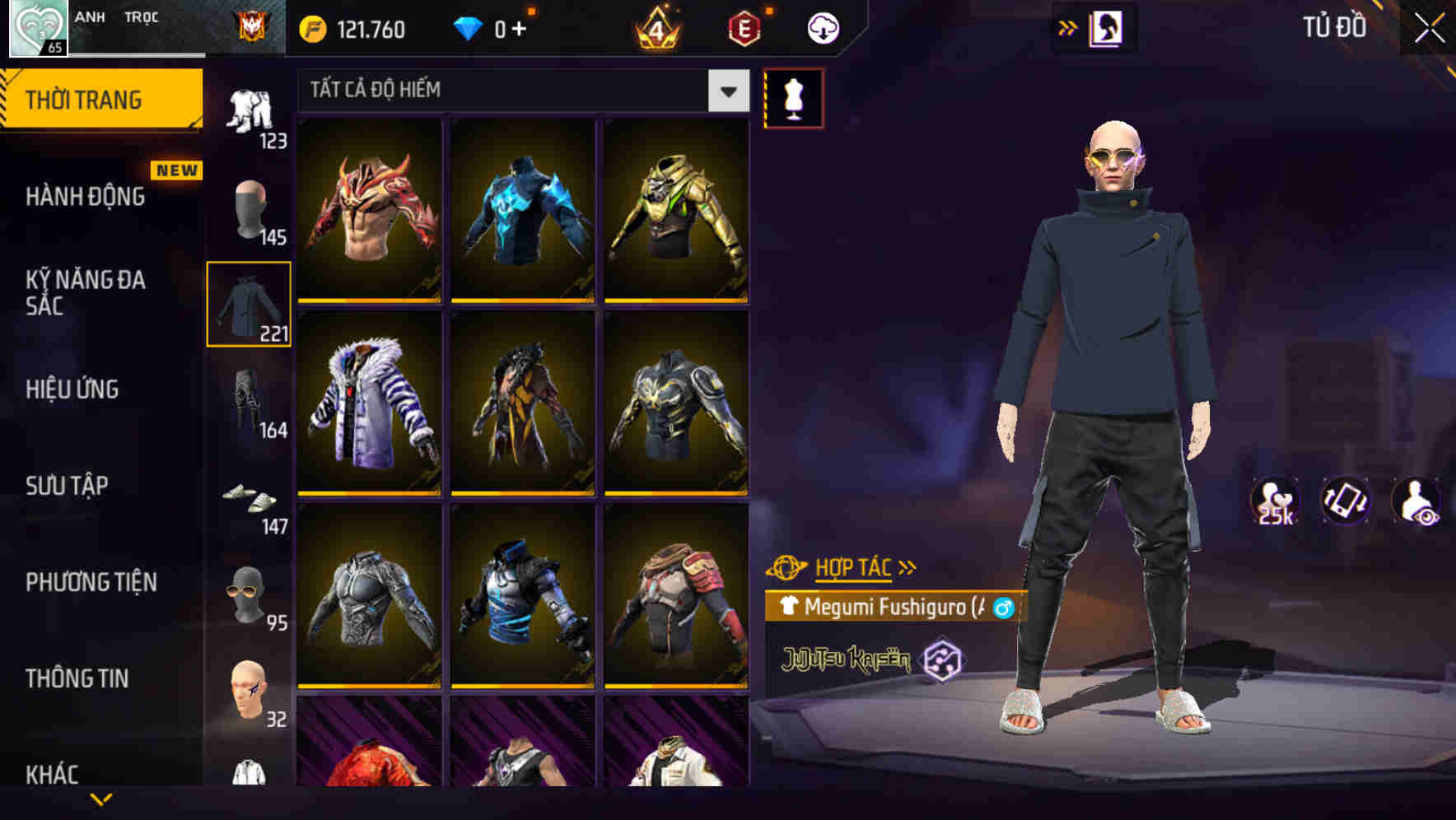Toggle the mannequin display button

tap(793, 99)
